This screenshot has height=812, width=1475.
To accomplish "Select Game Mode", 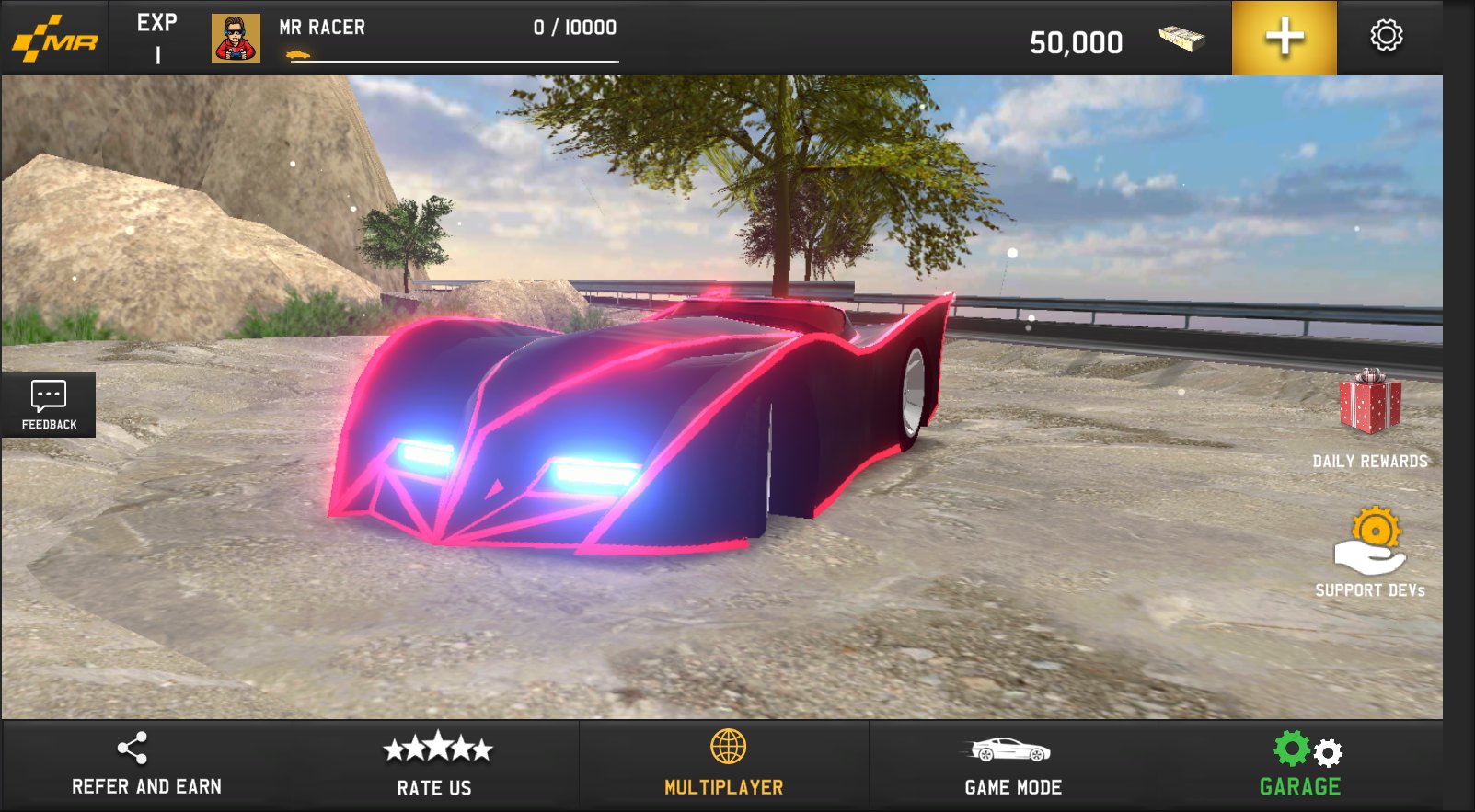I will tap(1012, 765).
